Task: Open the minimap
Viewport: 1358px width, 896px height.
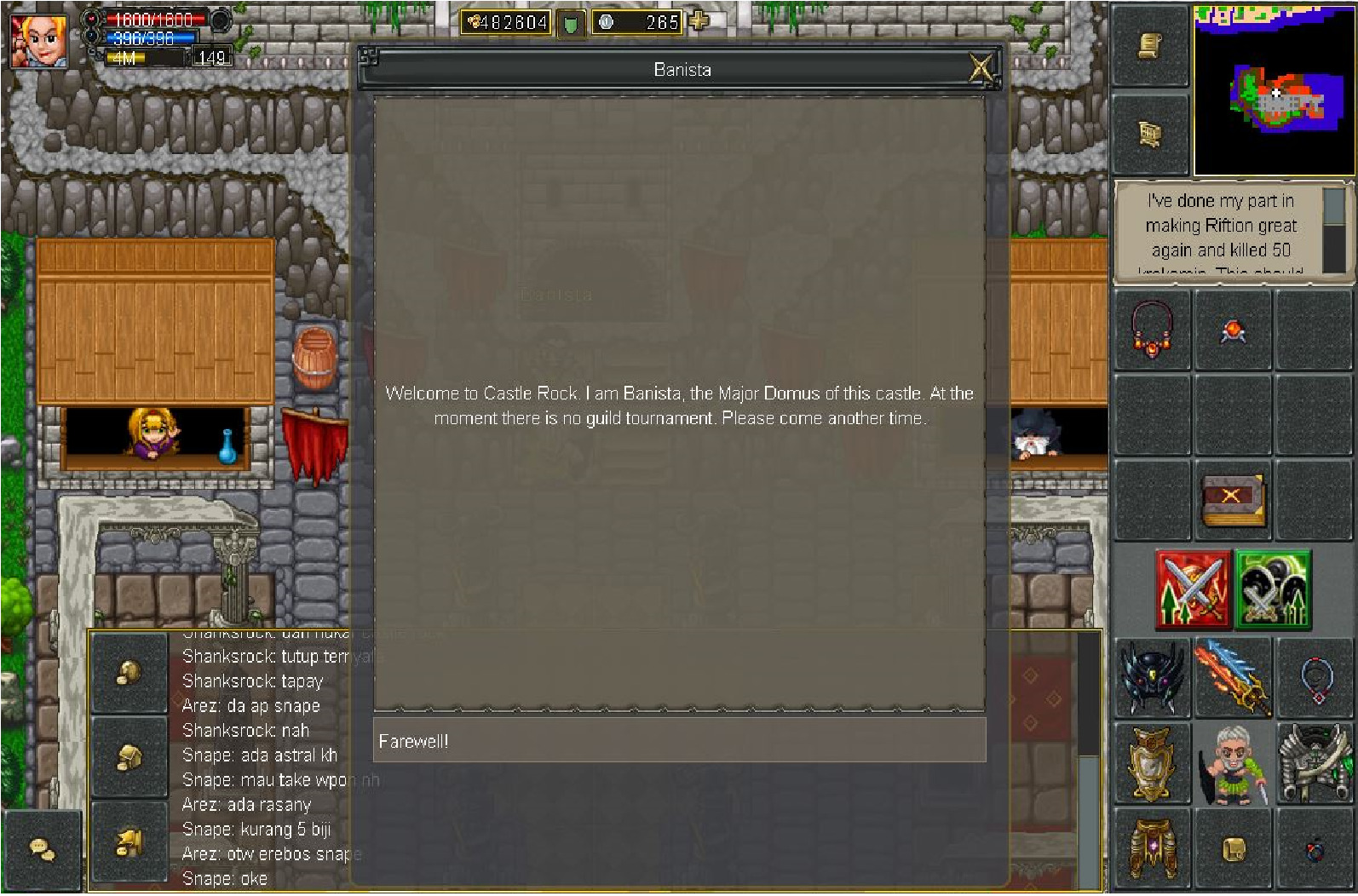Action: [x=1274, y=89]
